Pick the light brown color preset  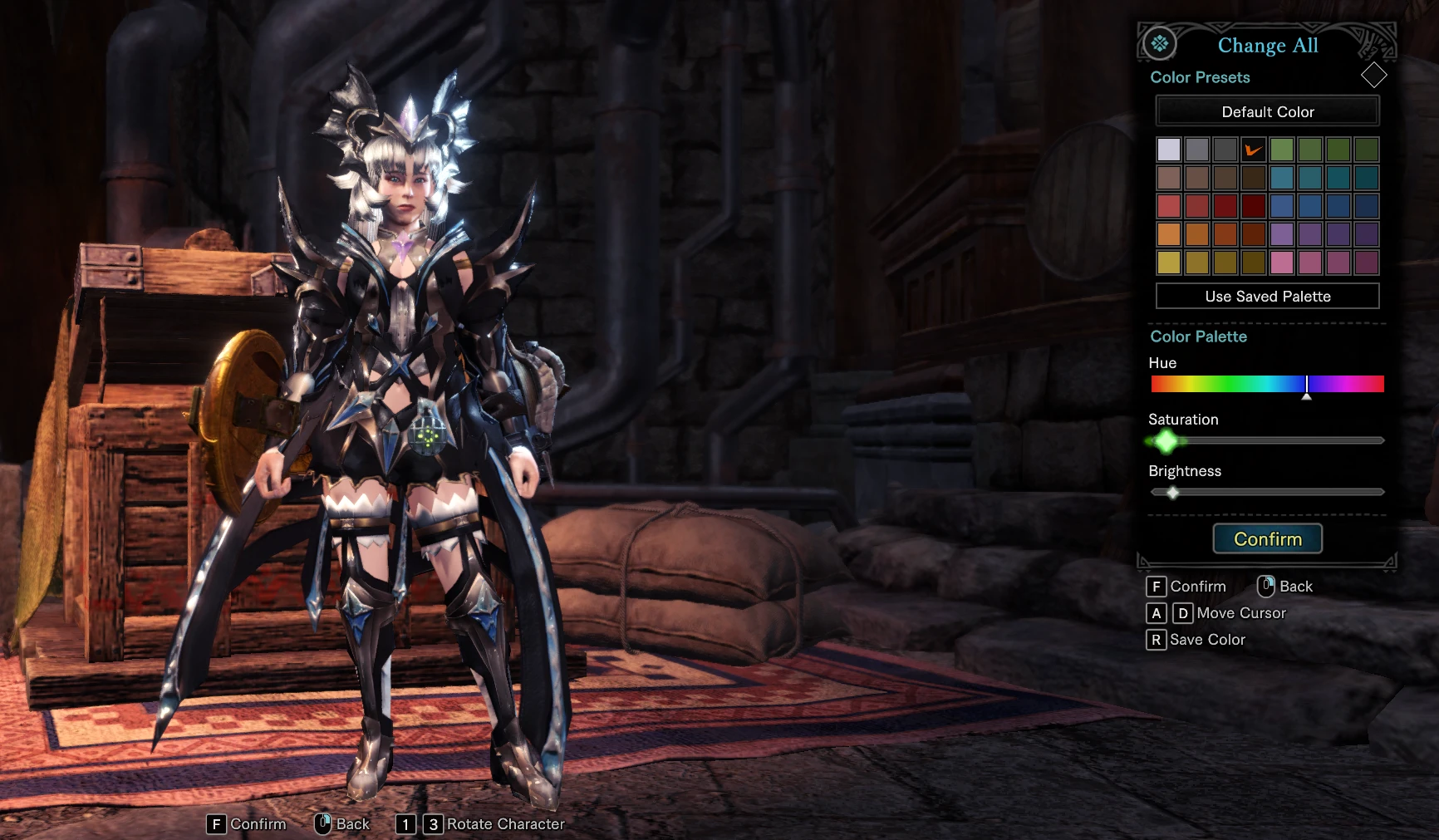tap(1169, 178)
